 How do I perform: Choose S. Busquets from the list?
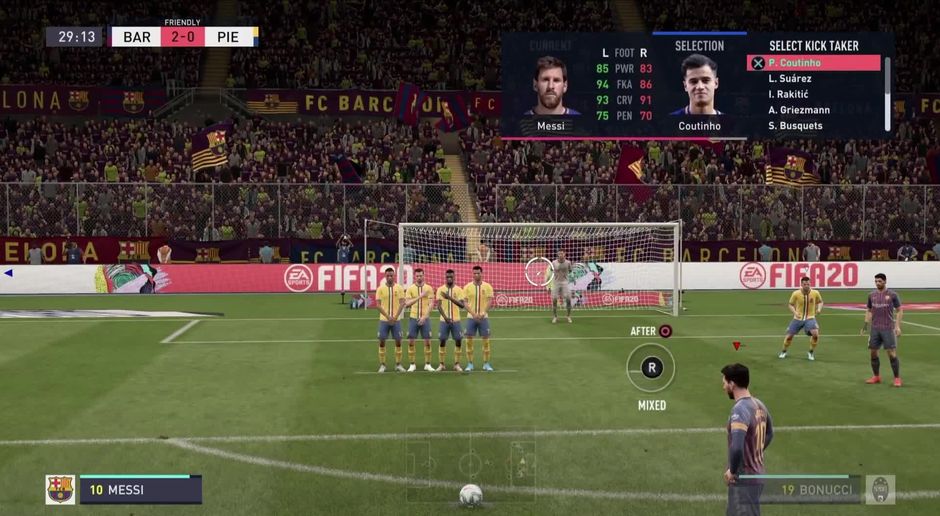(795, 126)
